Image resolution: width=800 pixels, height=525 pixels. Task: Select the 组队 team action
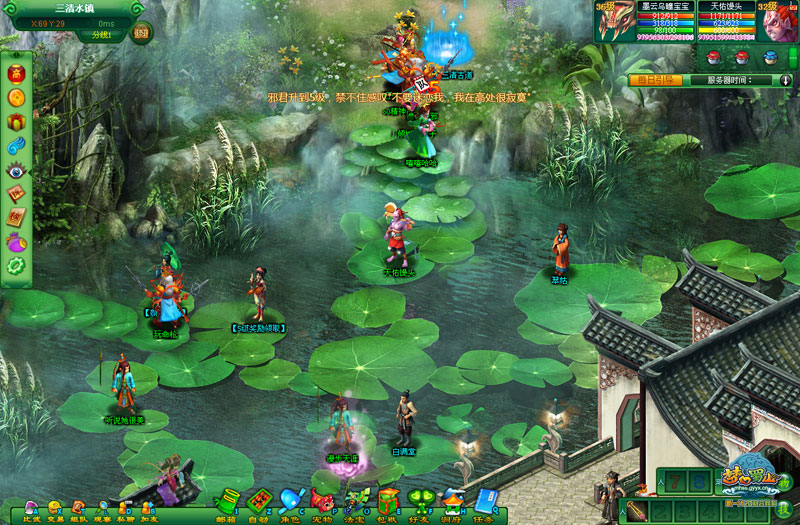pos(78,510)
